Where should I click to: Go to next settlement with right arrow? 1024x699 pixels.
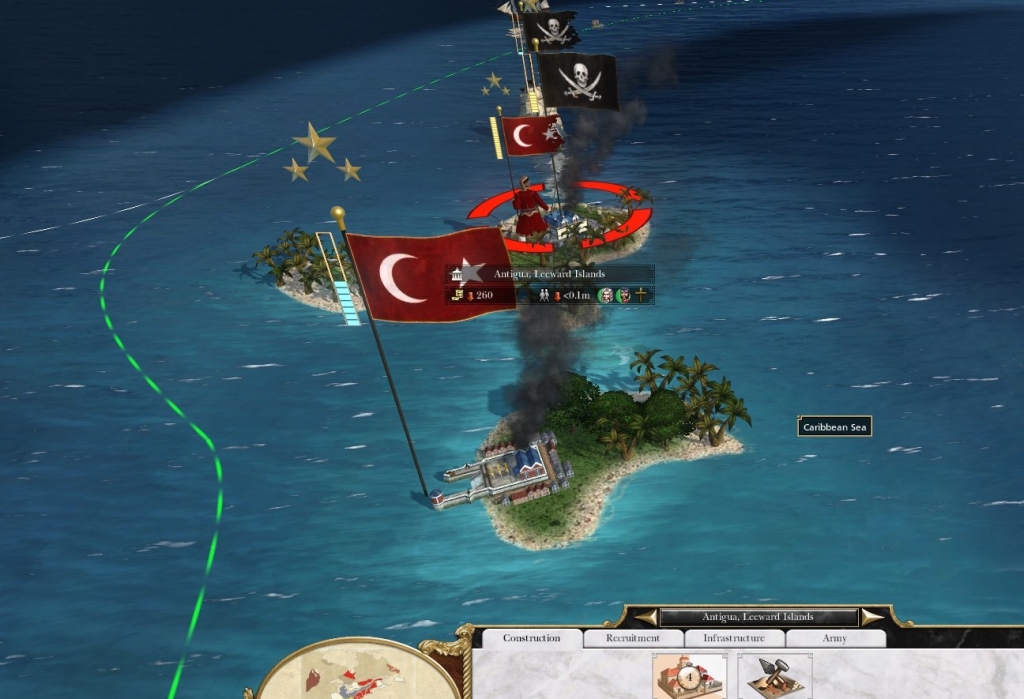tap(872, 617)
